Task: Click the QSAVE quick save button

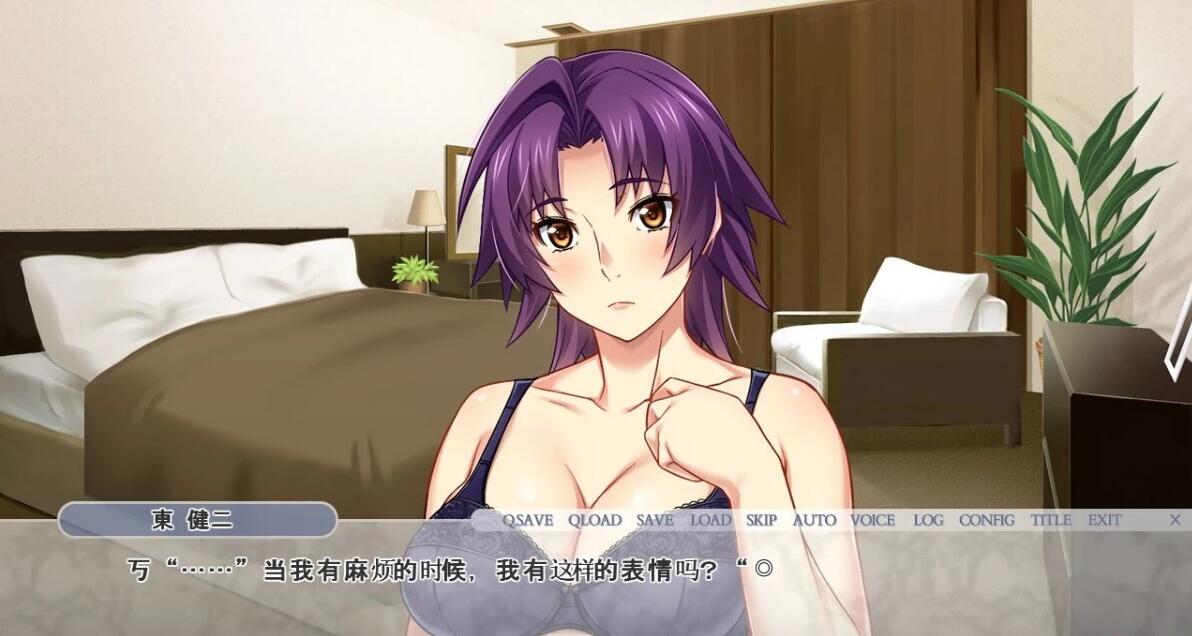Action: pos(527,520)
